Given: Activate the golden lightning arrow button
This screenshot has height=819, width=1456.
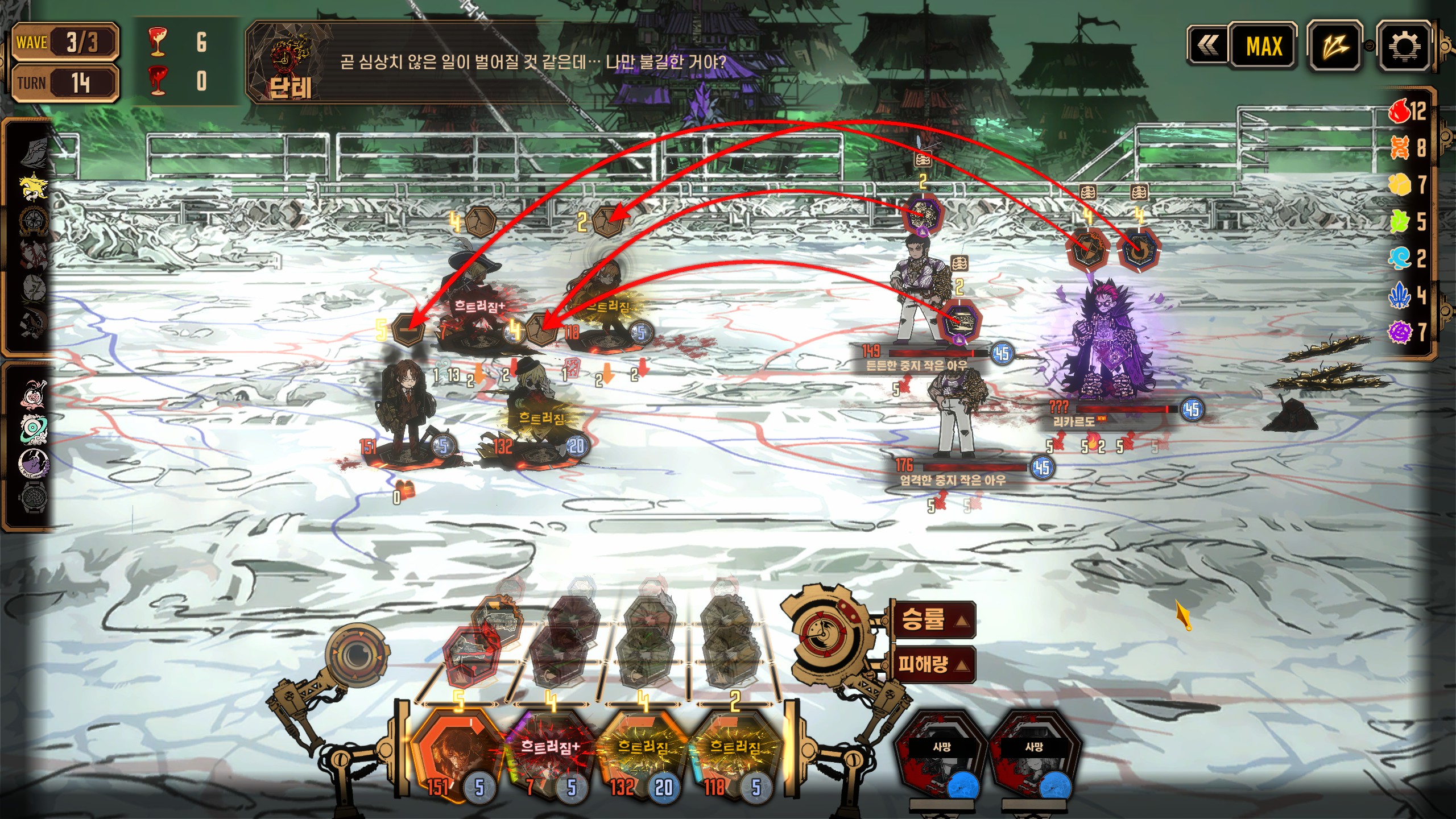Looking at the screenshot, I should coord(1334,47).
